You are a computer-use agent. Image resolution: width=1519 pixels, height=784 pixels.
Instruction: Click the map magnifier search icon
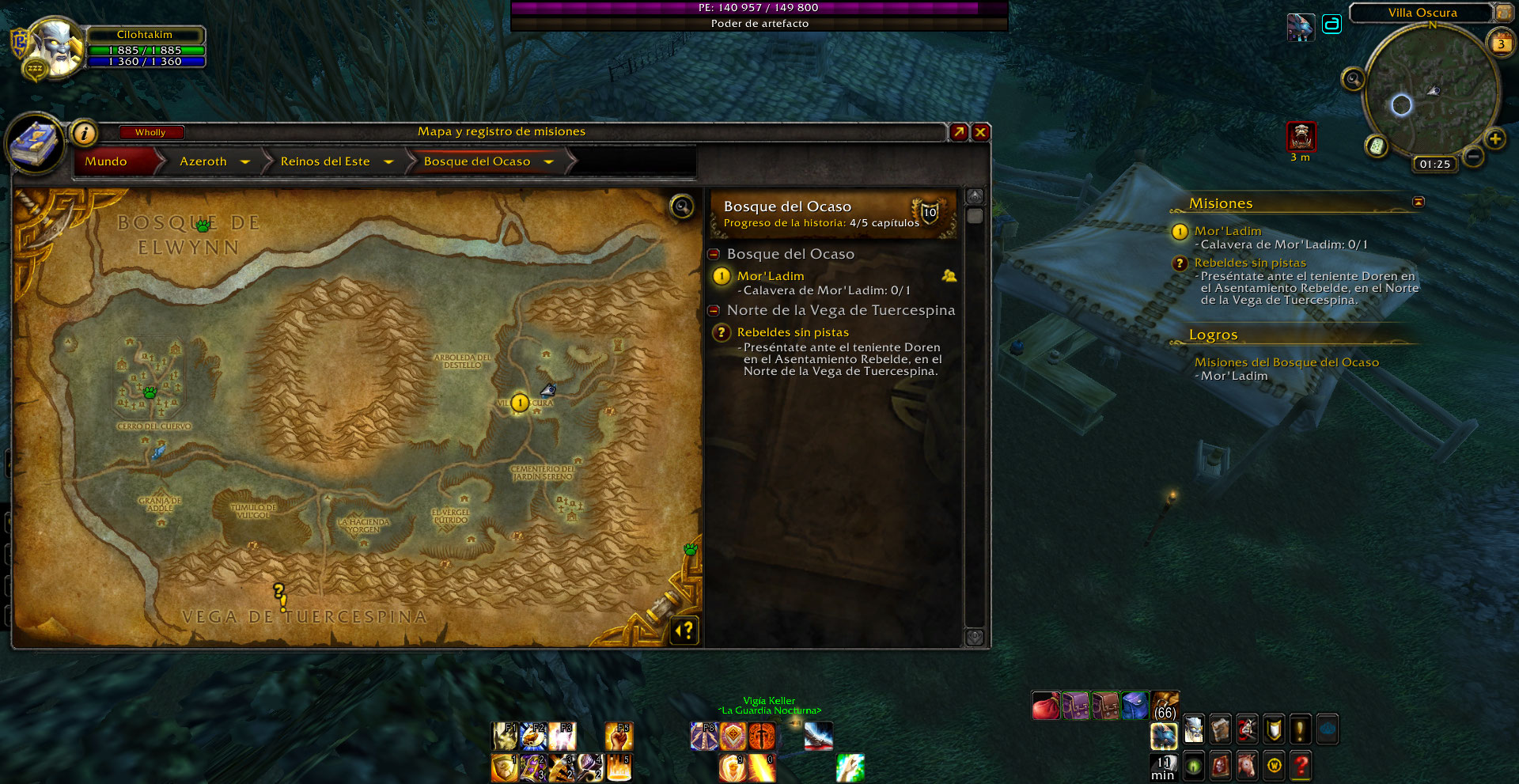coord(681,206)
